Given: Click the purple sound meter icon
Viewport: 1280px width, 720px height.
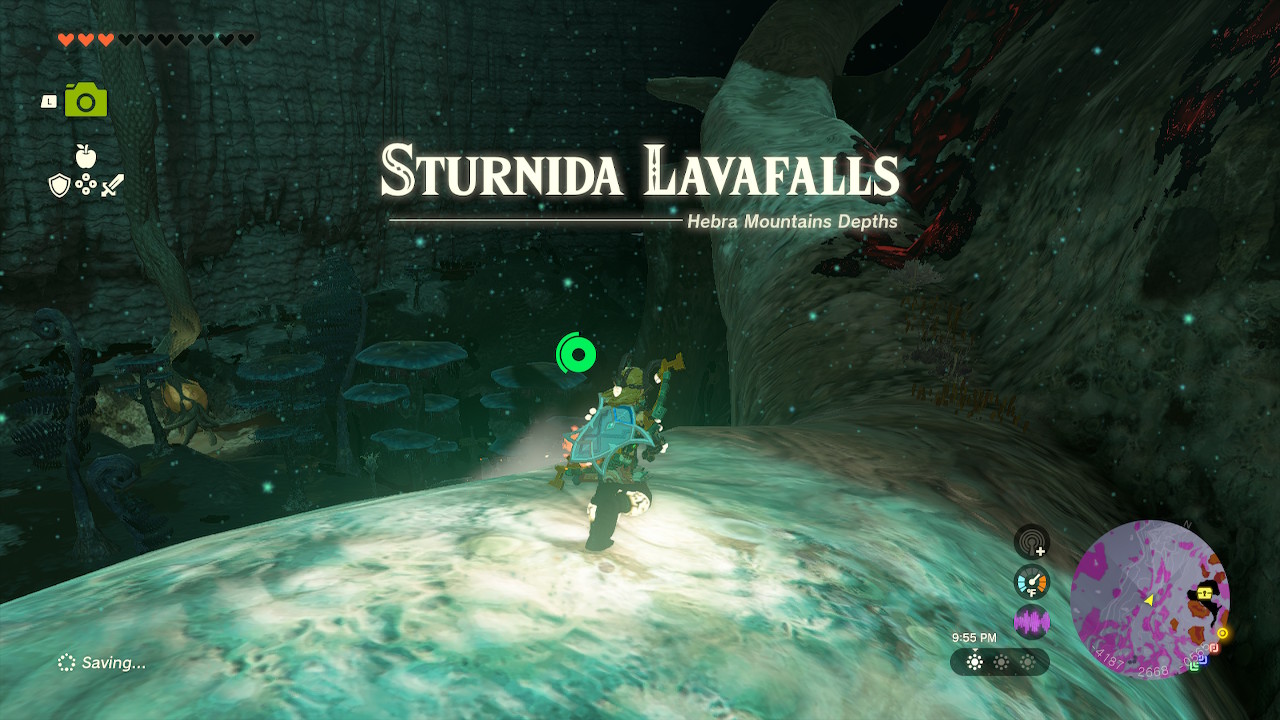Looking at the screenshot, I should (x=1031, y=622).
